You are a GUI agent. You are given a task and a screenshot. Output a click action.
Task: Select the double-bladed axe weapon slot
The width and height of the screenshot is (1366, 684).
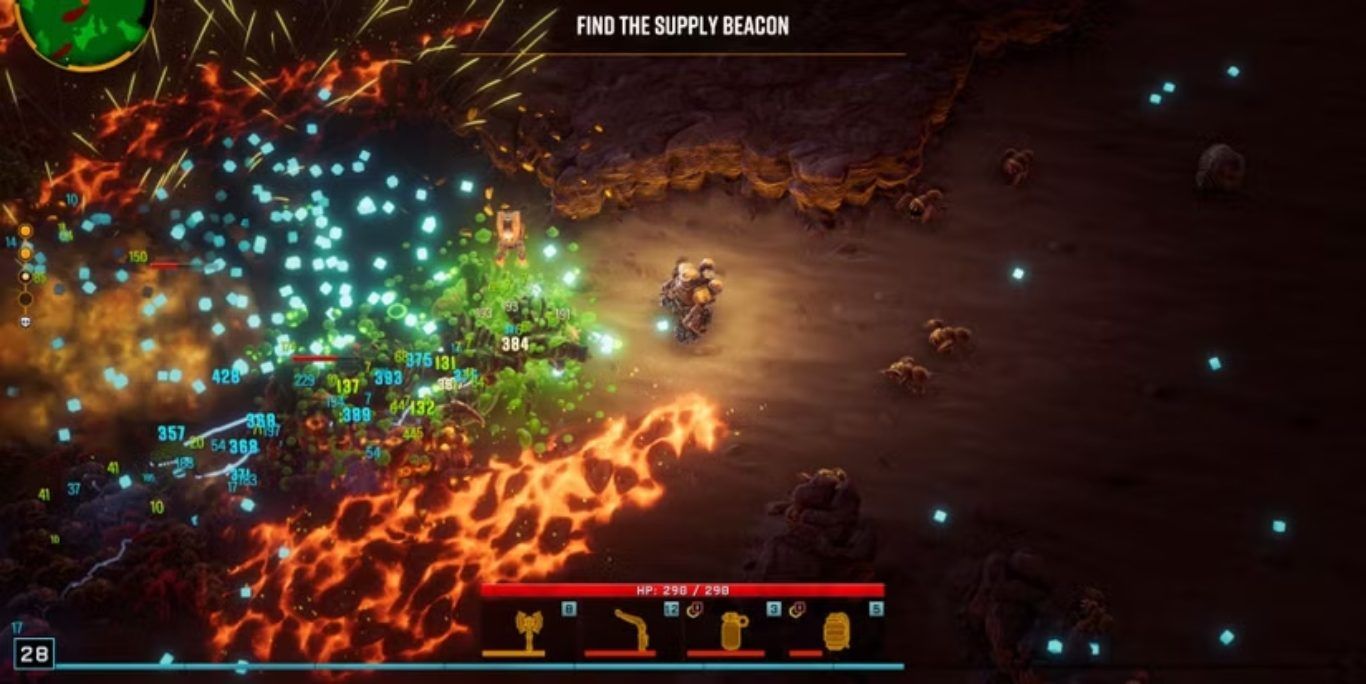tap(529, 630)
